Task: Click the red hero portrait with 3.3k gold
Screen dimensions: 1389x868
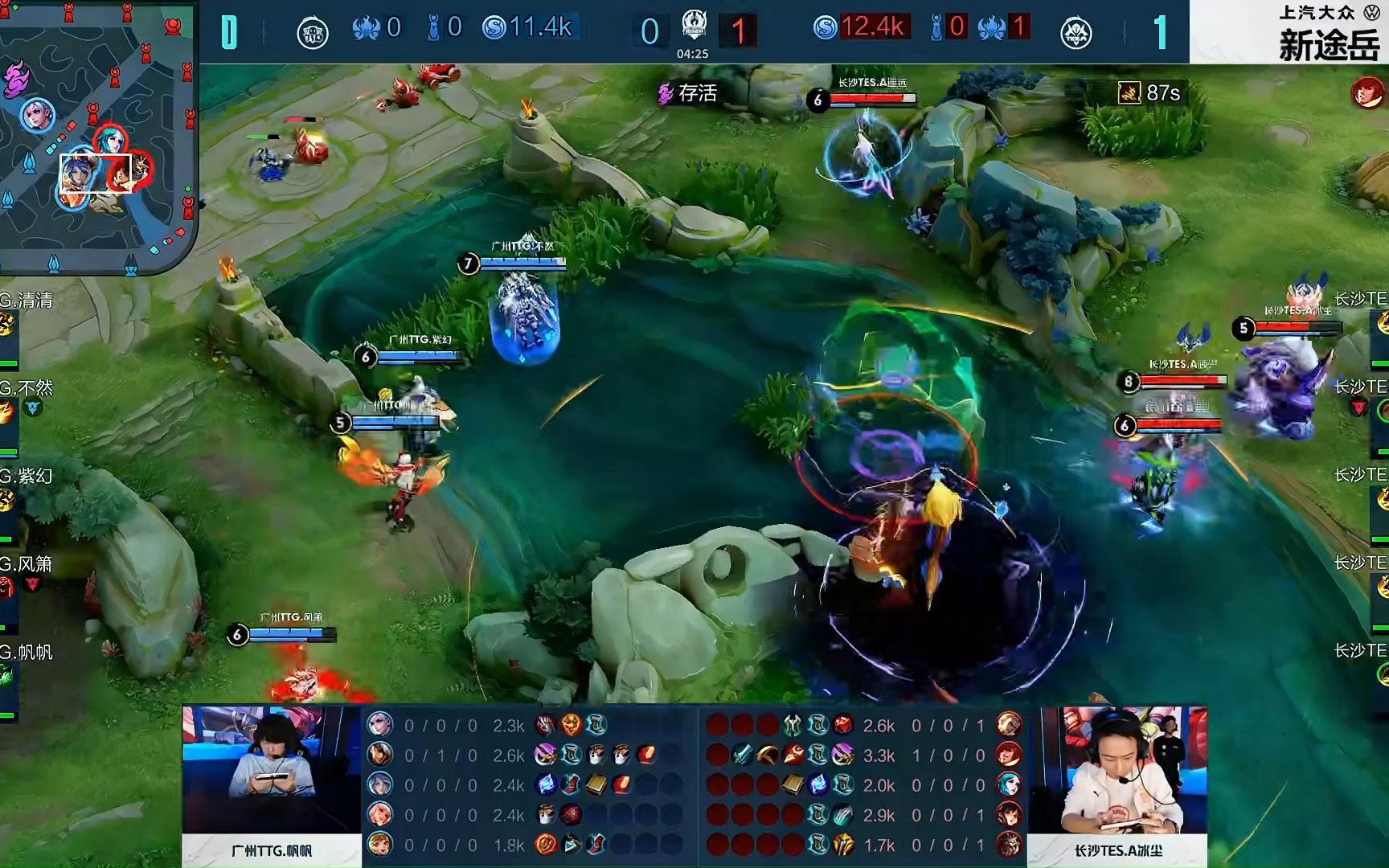Action: pyautogui.click(x=1009, y=755)
